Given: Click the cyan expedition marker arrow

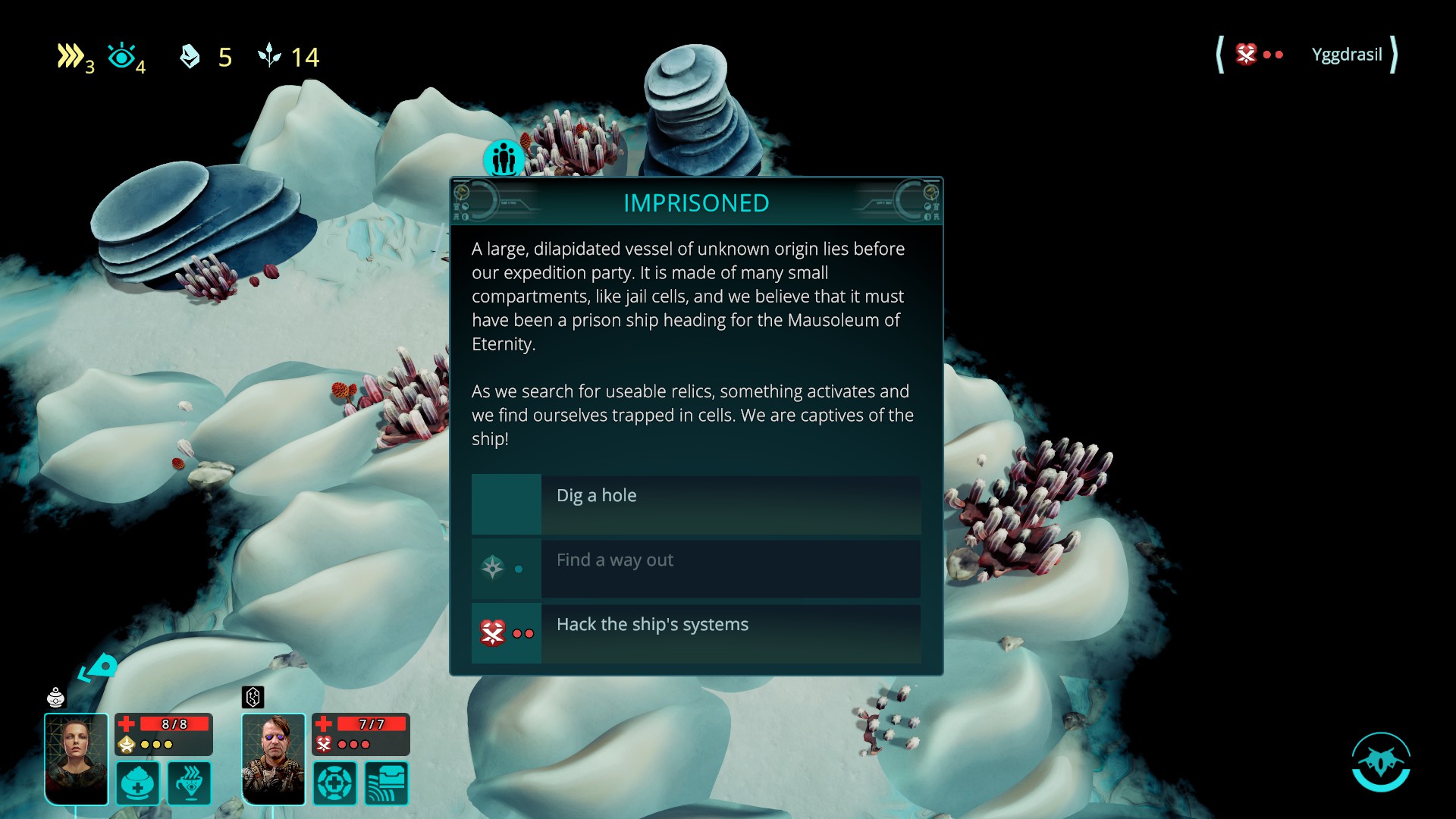Looking at the screenshot, I should coord(99,668).
